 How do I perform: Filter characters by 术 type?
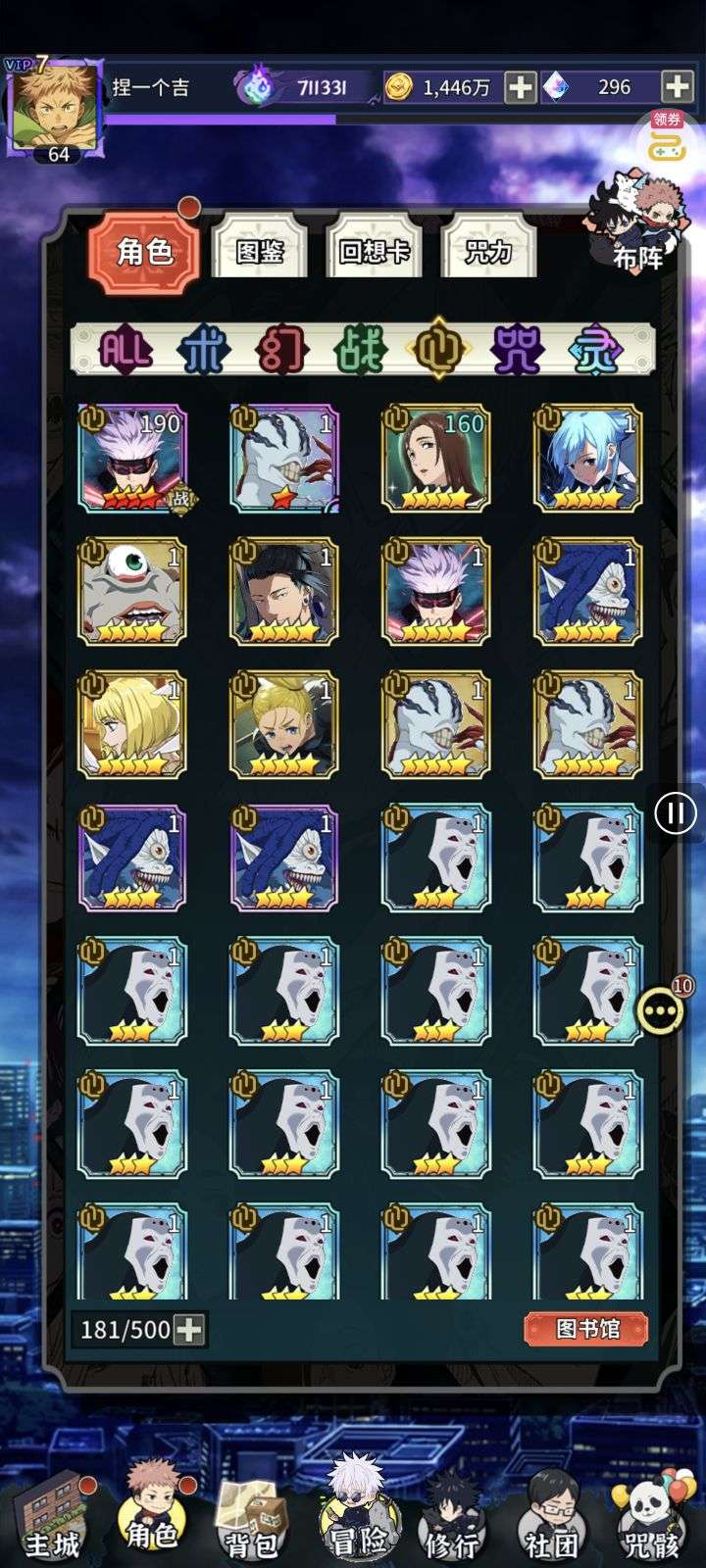[204, 350]
